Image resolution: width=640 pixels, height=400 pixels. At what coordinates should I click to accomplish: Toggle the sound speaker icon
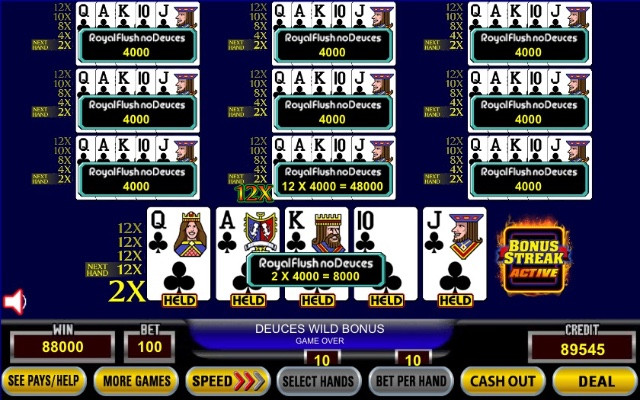(x=14, y=301)
